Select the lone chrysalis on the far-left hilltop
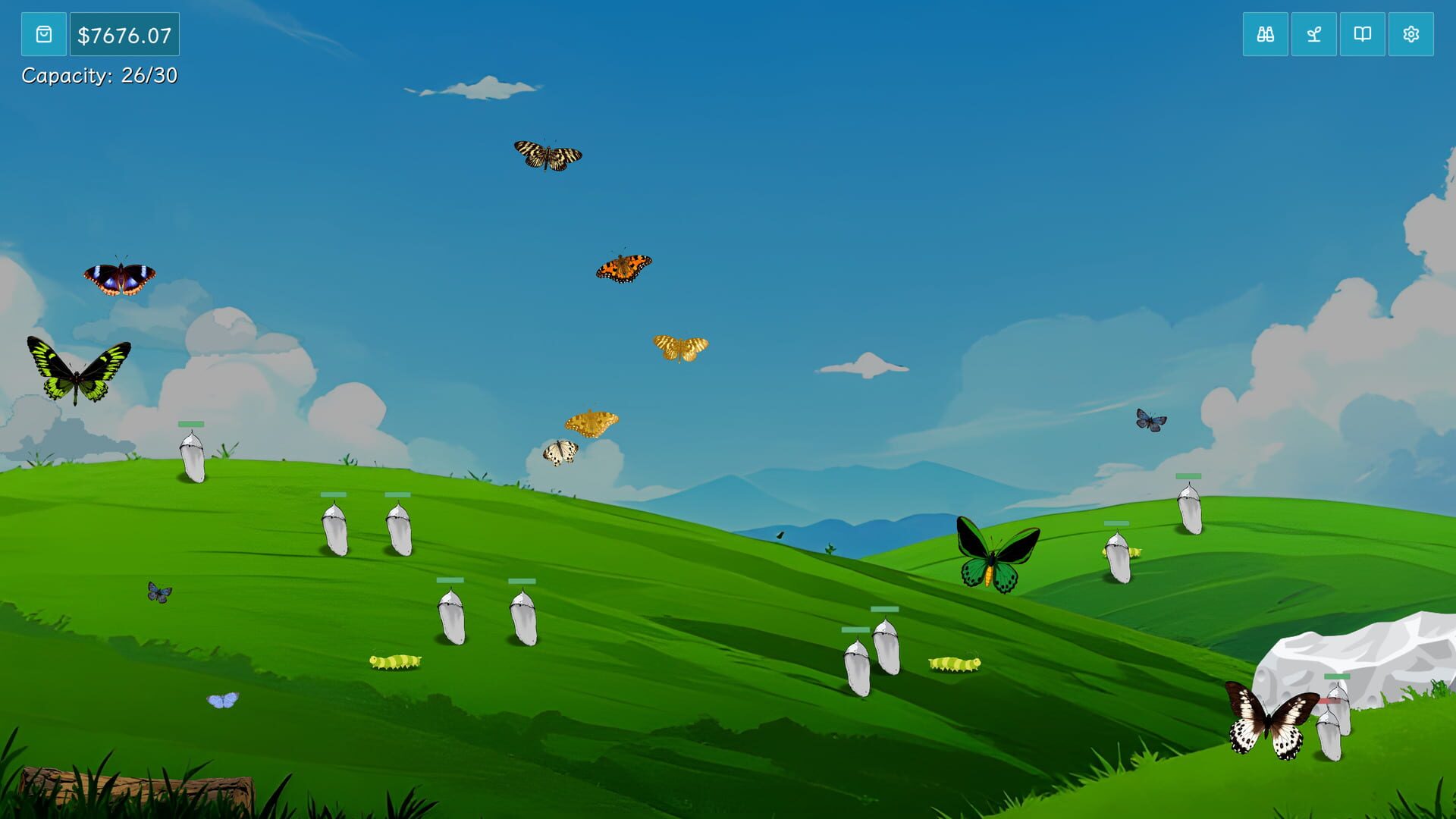Image resolution: width=1456 pixels, height=819 pixels. (192, 455)
